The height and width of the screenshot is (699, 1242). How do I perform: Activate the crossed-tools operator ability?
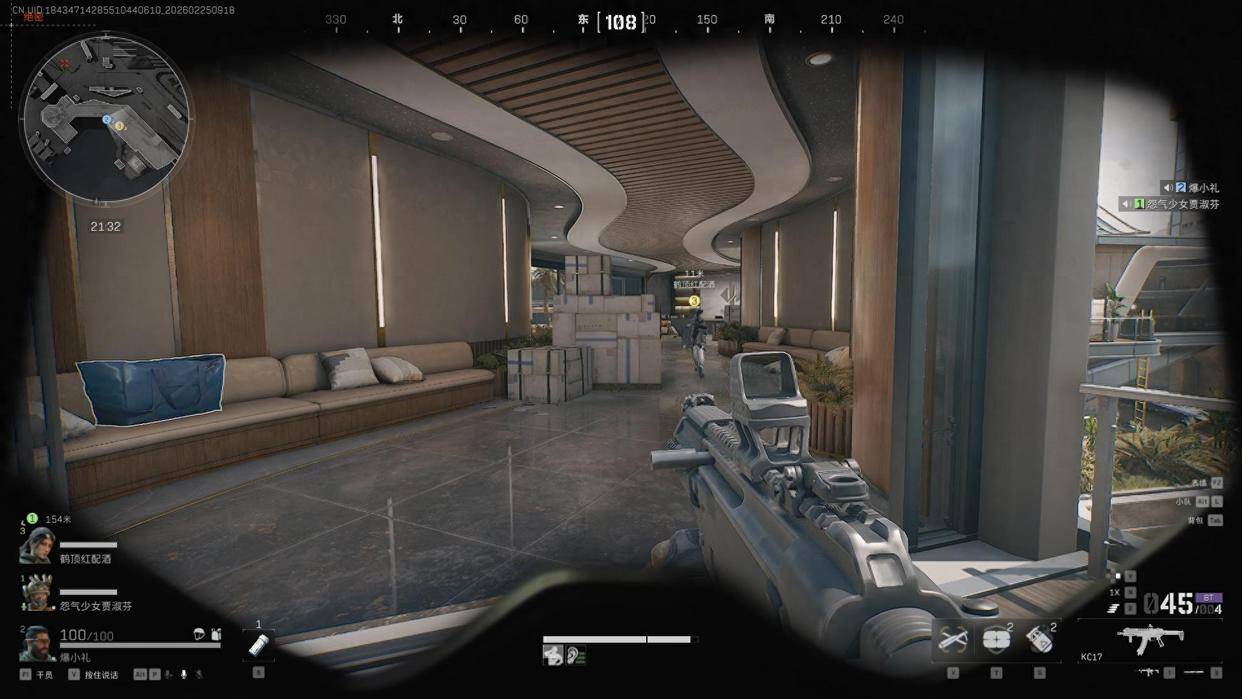pyautogui.click(x=951, y=640)
